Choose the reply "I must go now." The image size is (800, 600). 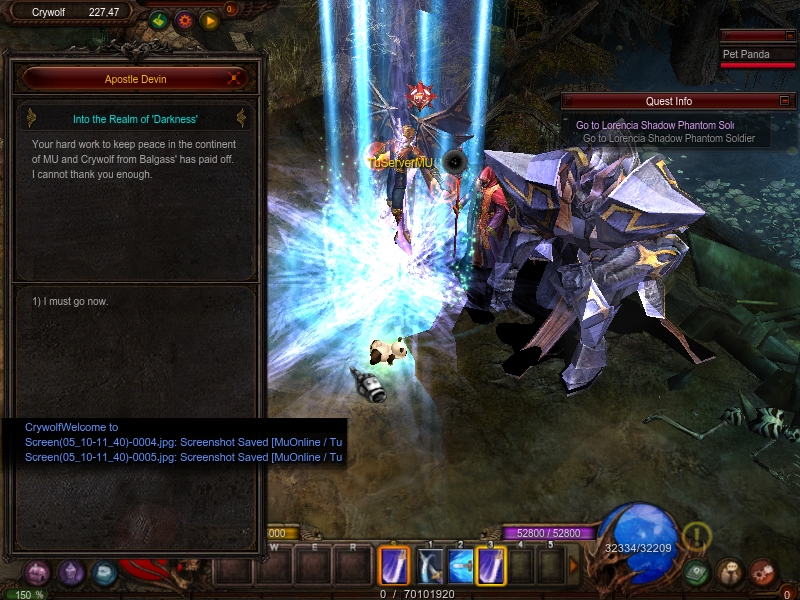pyautogui.click(x=70, y=301)
